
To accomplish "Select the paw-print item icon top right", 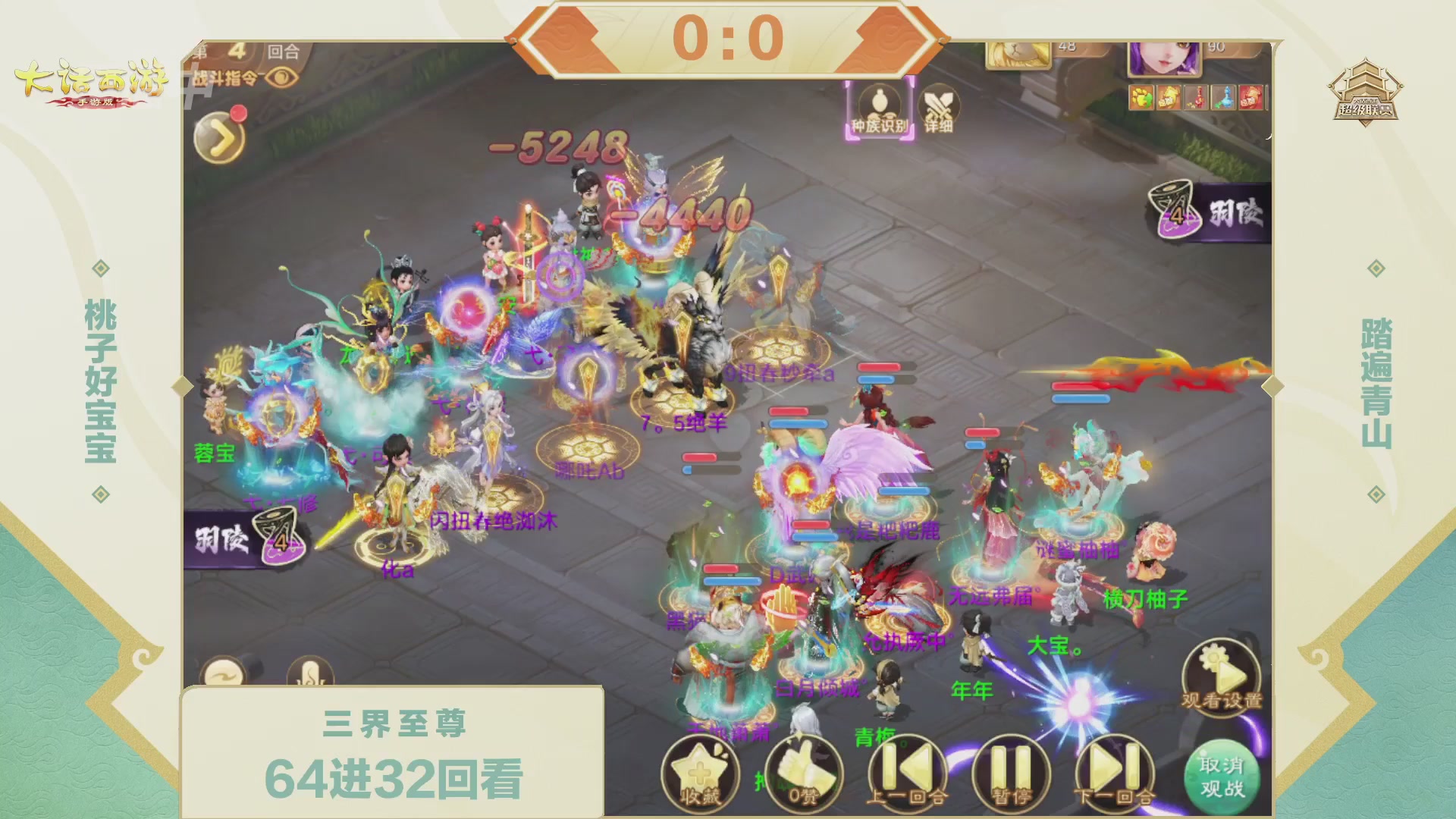I will 1140,97.
